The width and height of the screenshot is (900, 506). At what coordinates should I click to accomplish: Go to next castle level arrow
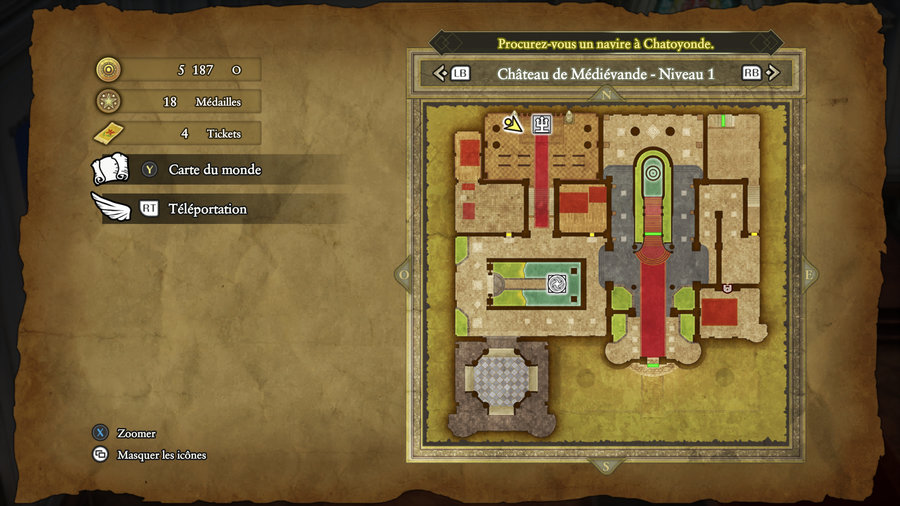pyautogui.click(x=775, y=73)
